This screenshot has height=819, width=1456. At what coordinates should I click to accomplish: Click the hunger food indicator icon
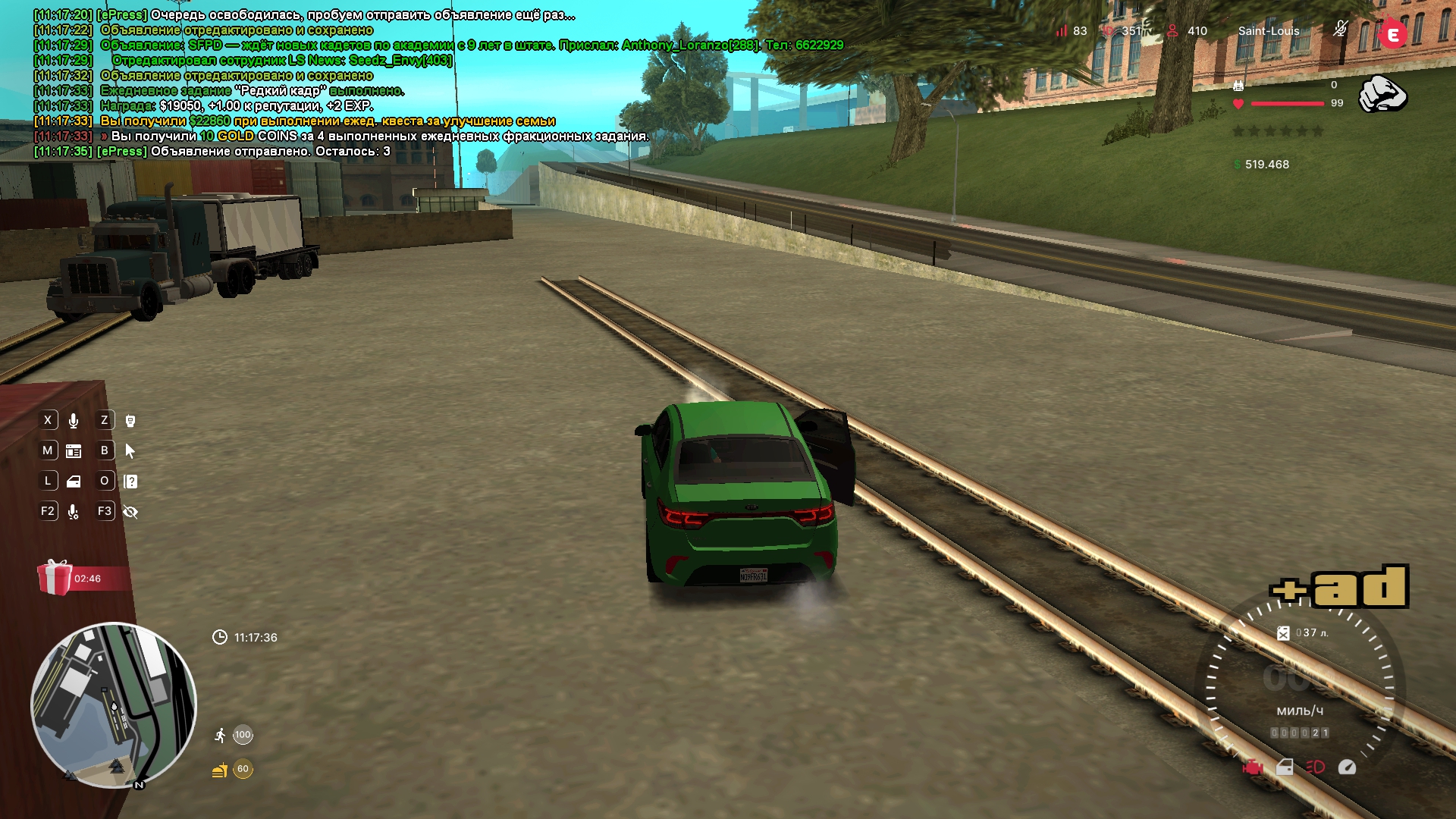[x=220, y=770]
